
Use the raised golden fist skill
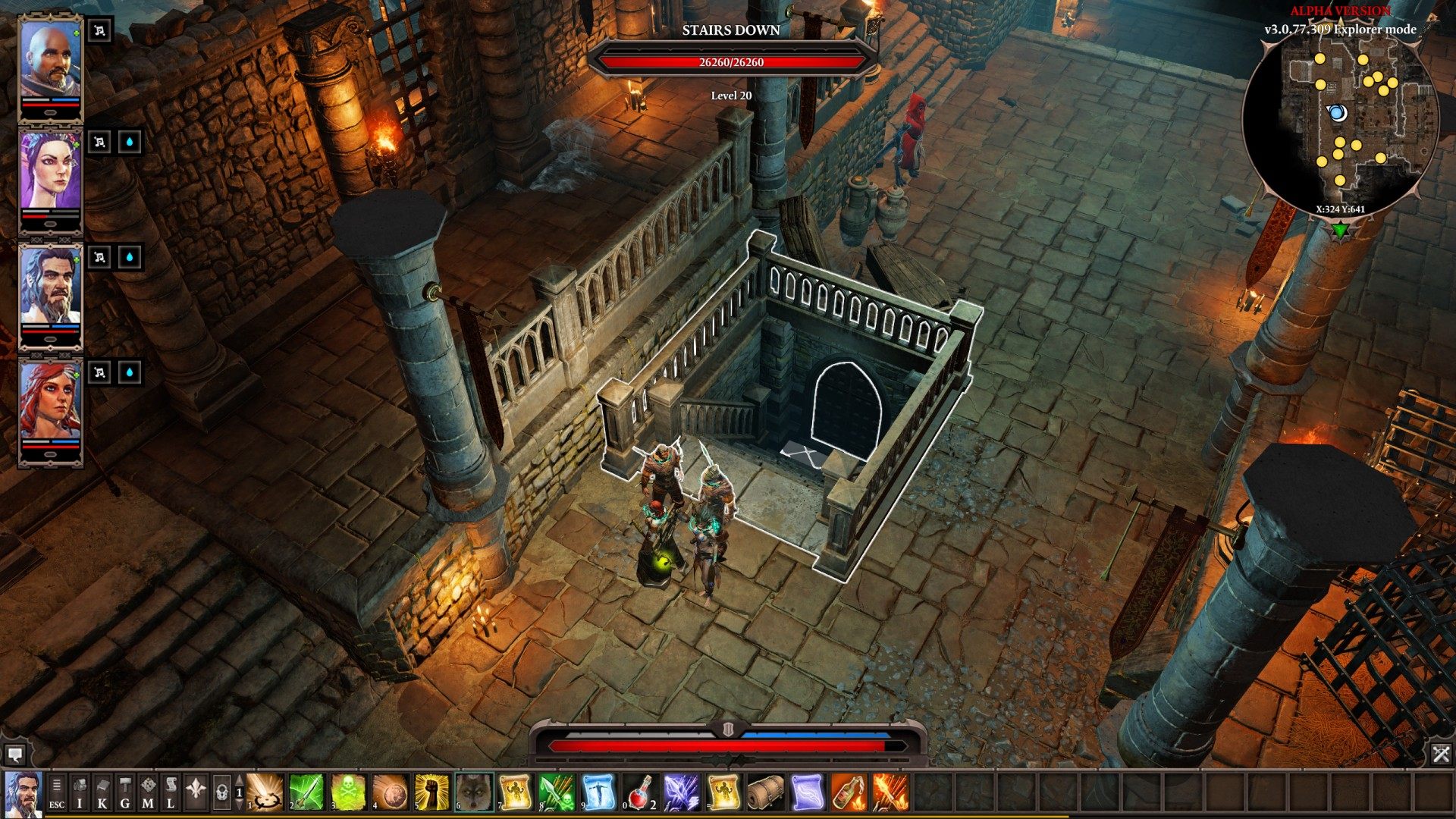point(431,792)
